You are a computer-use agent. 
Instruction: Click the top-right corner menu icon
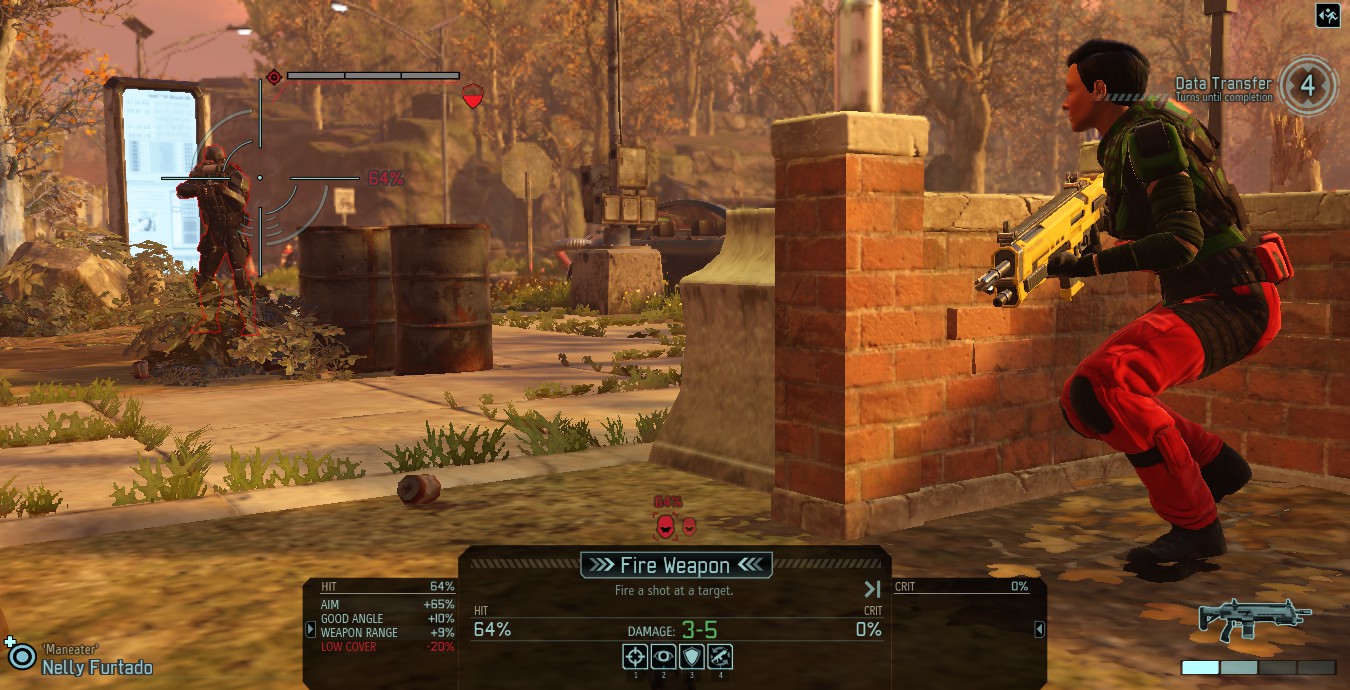1328,15
